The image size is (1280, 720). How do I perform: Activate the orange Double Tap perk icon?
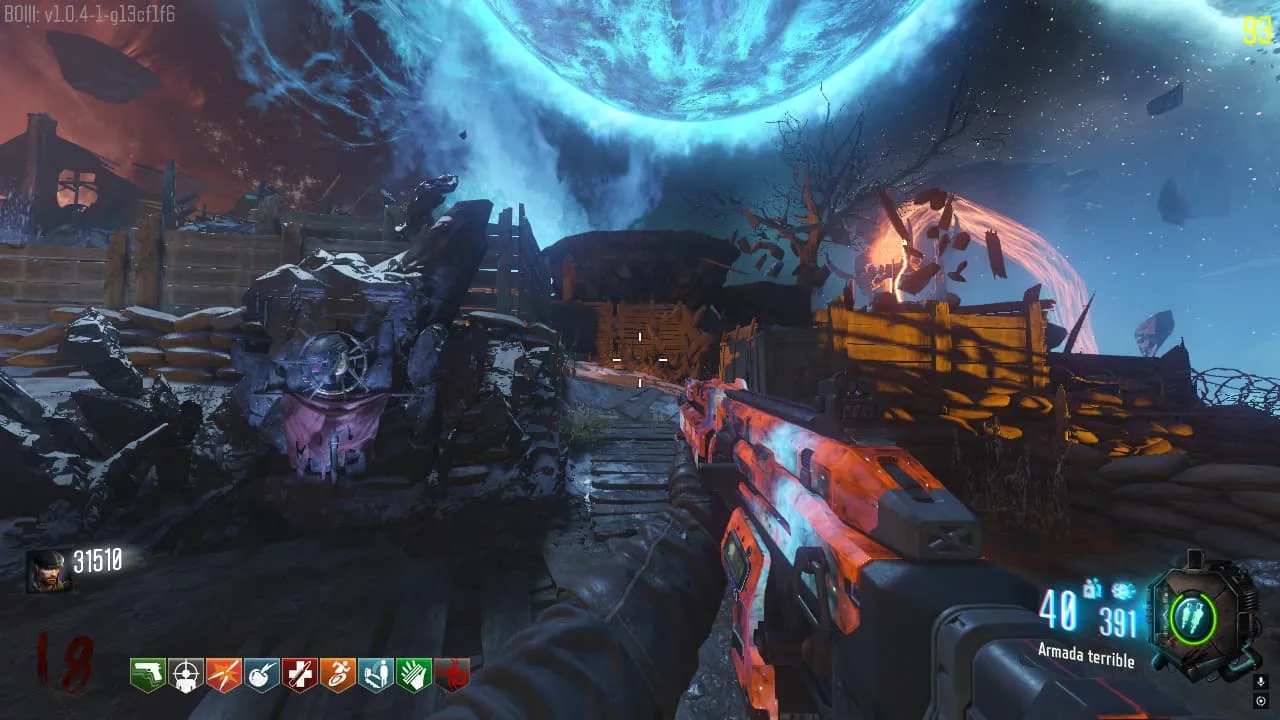pos(224,675)
